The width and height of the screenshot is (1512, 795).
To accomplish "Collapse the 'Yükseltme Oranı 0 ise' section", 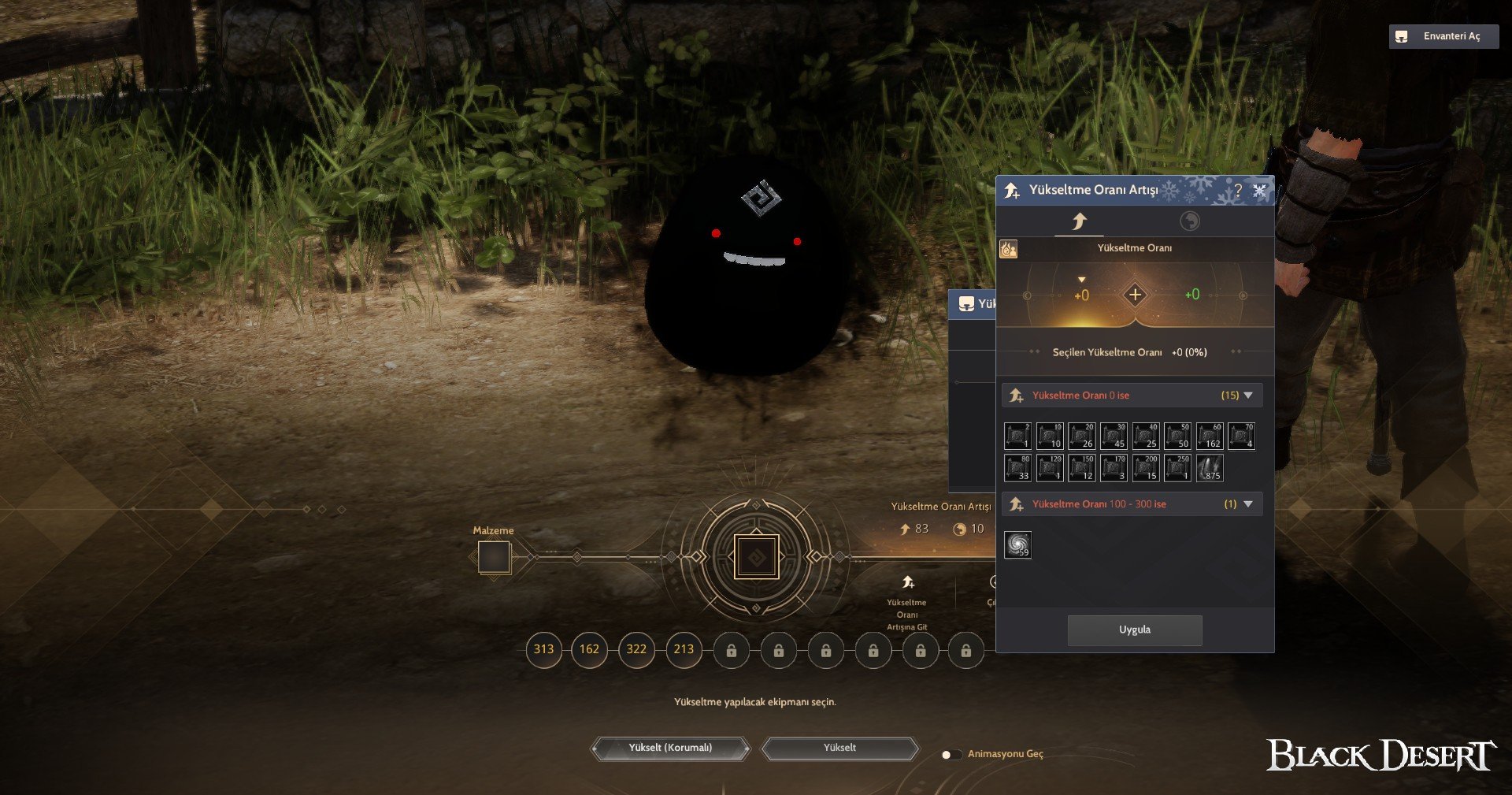I will point(1248,396).
